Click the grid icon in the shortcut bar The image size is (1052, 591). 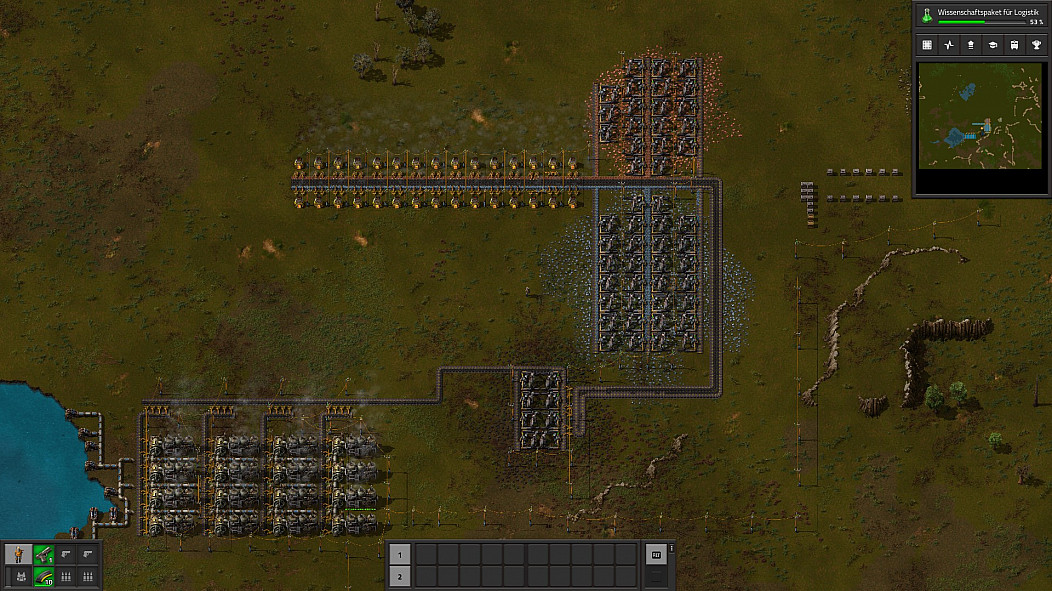(927, 45)
